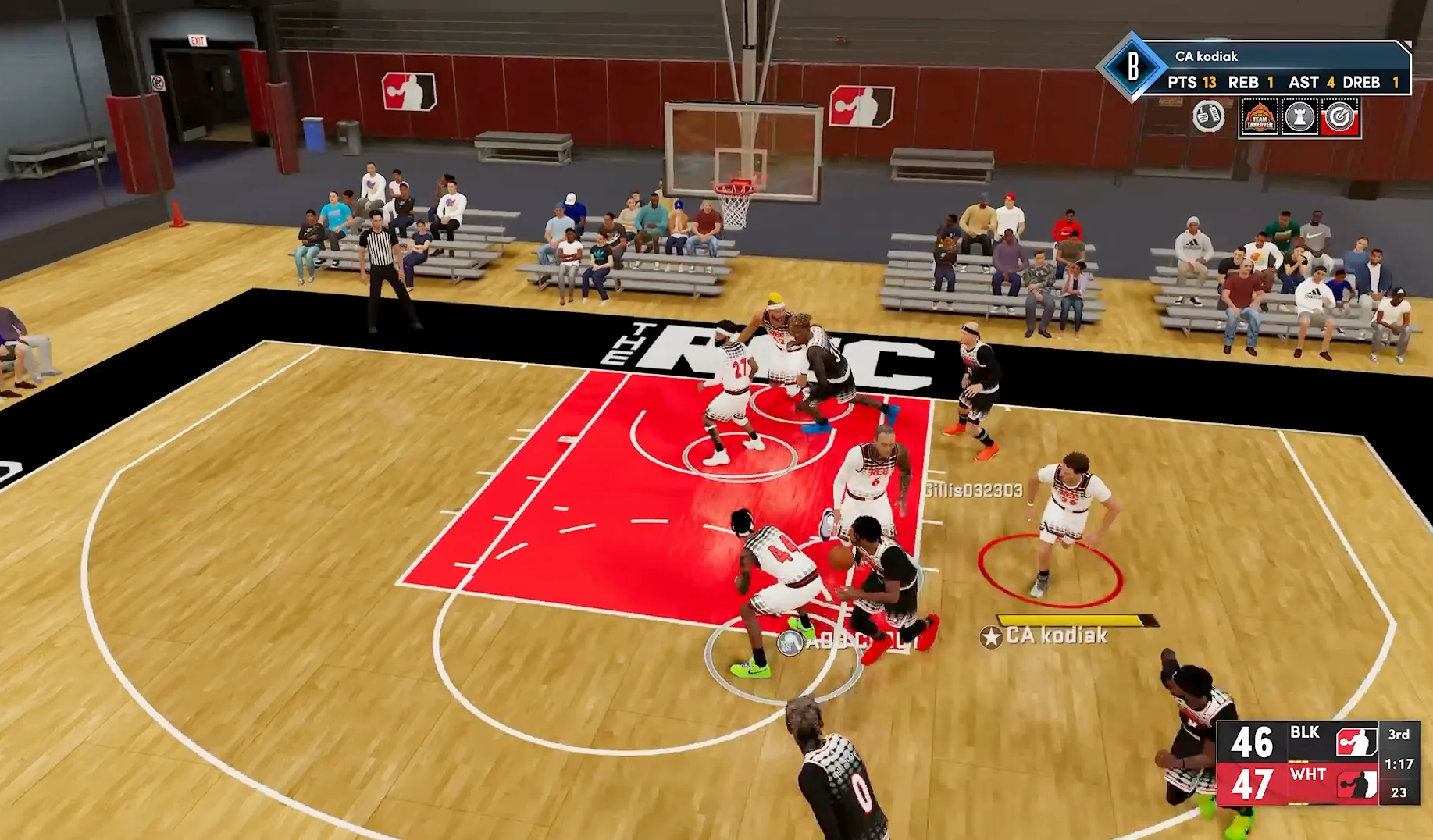Click the blue diamond B teammate grade emblem
This screenshot has width=1433, height=840.
tap(1134, 65)
